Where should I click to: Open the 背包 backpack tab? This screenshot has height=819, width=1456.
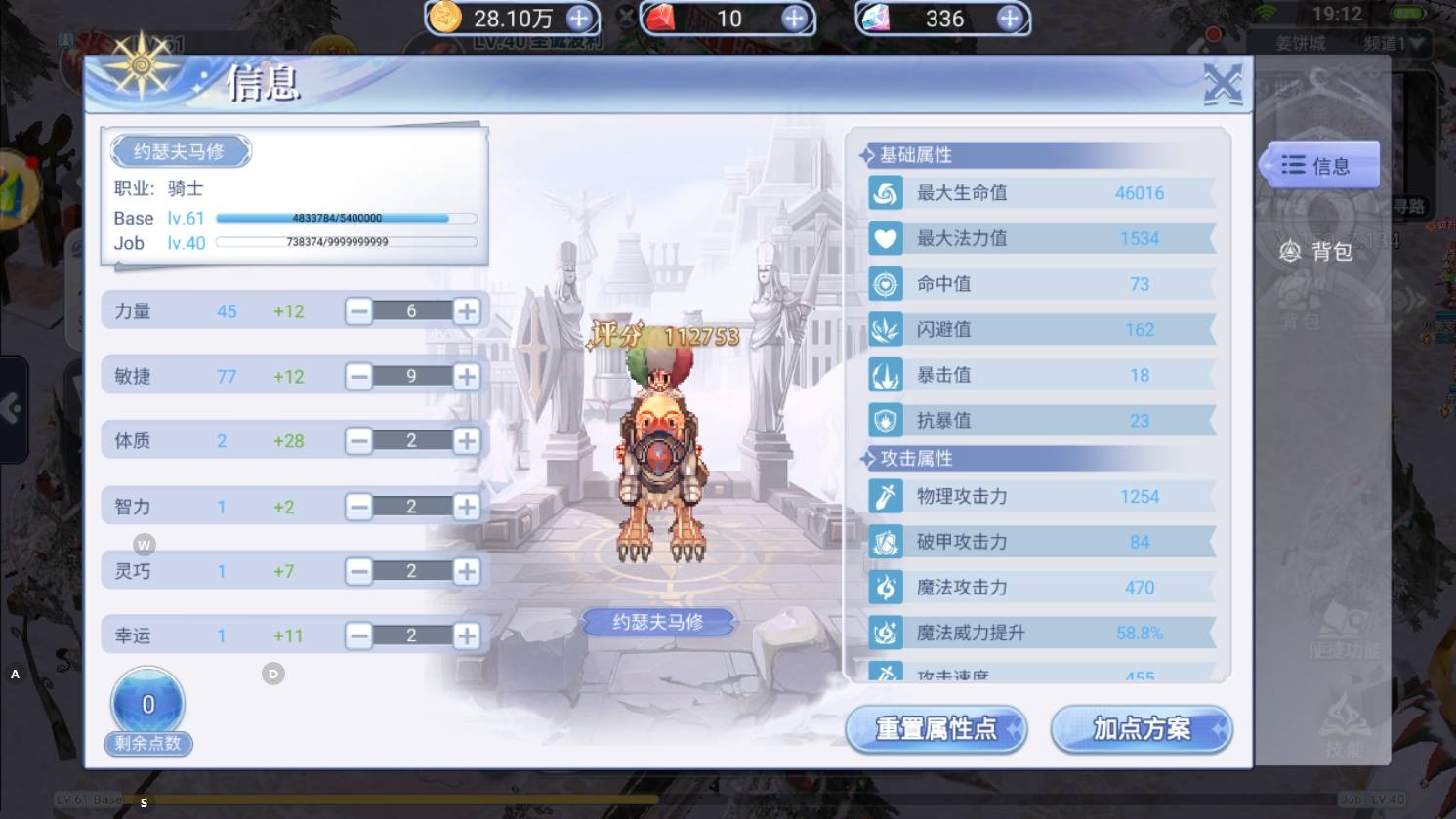point(1317,252)
